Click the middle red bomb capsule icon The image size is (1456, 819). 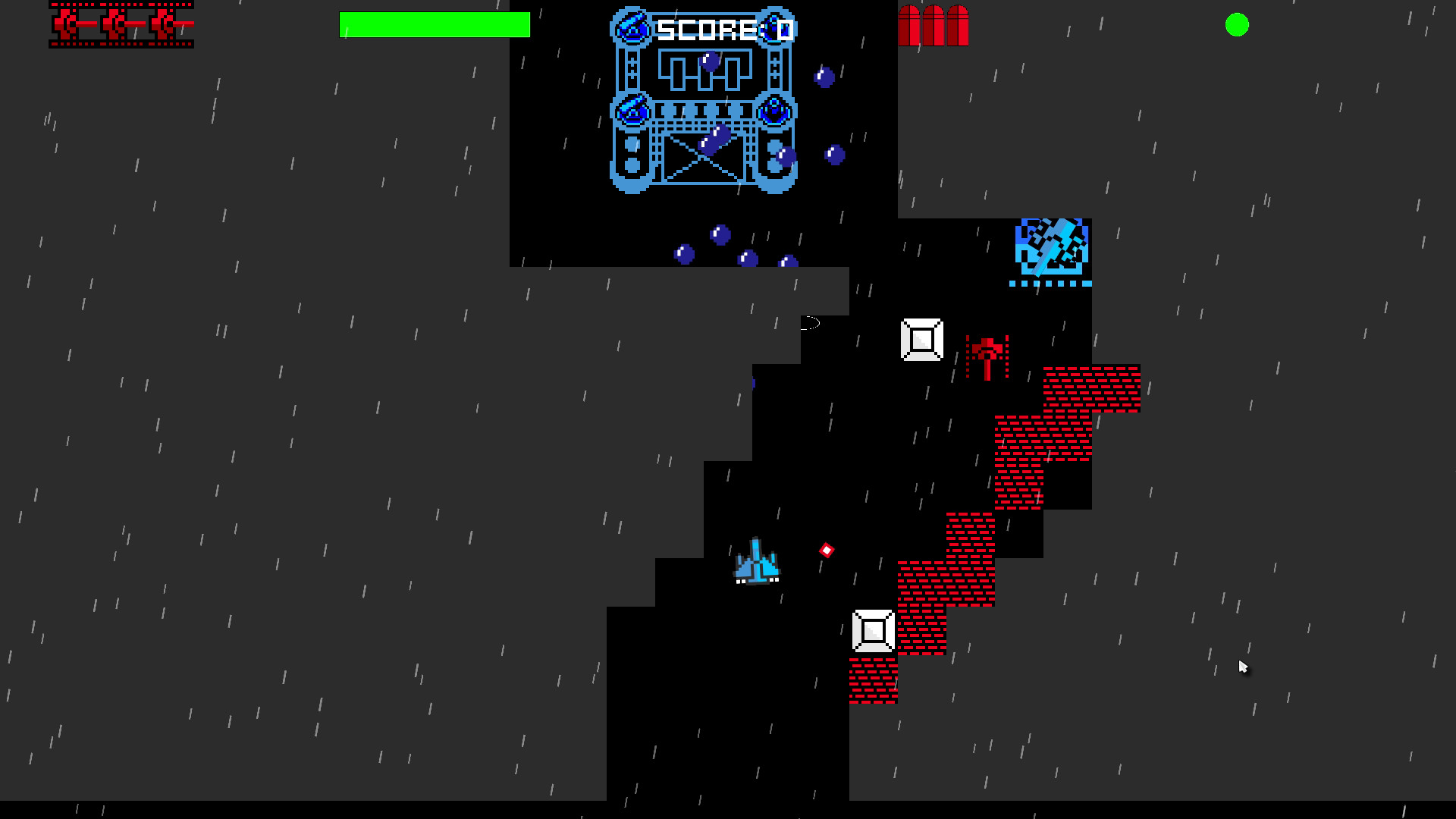934,27
